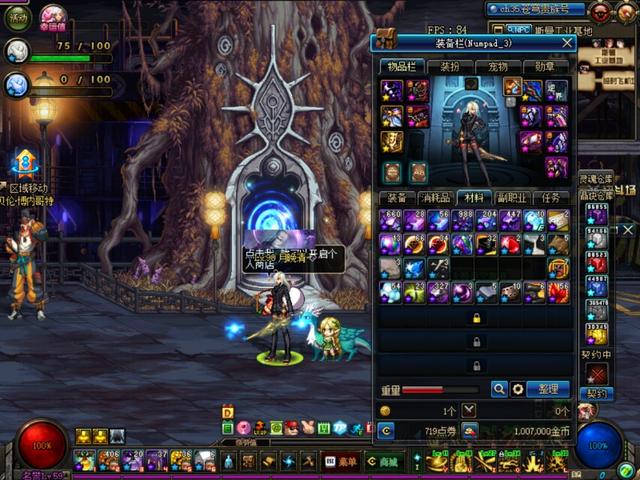Select the 消耗品 consumables category
The image size is (640, 480).
(x=435, y=197)
